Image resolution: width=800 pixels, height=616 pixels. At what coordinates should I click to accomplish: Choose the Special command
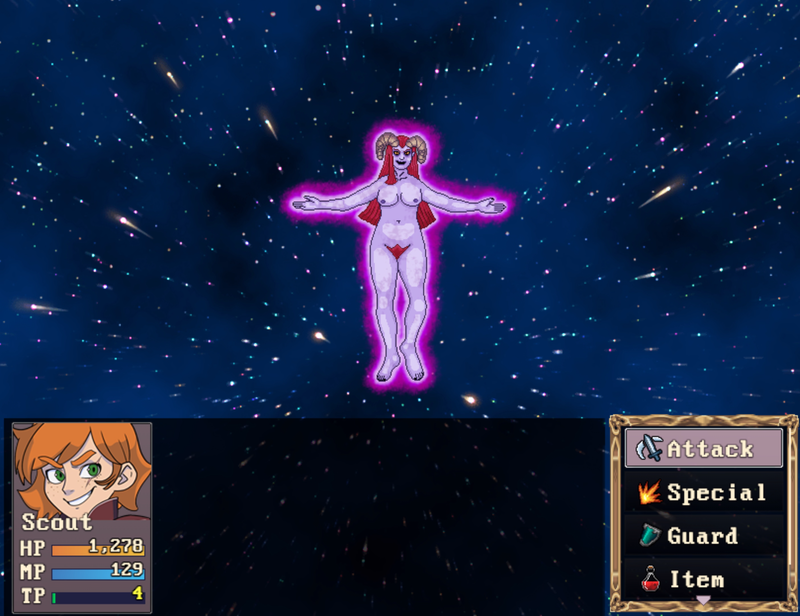click(704, 493)
